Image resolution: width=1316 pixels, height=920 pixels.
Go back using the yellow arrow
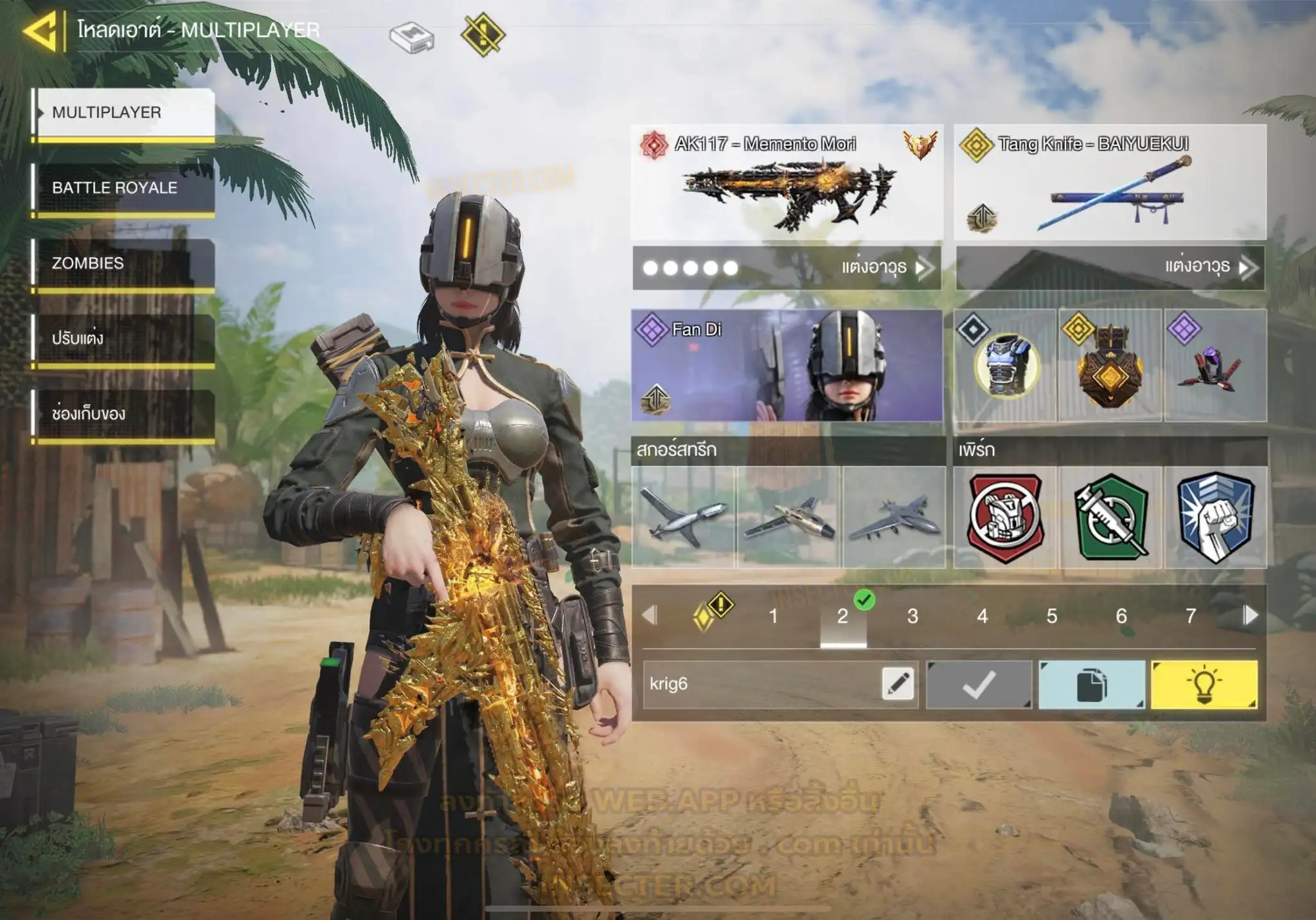[x=40, y=31]
